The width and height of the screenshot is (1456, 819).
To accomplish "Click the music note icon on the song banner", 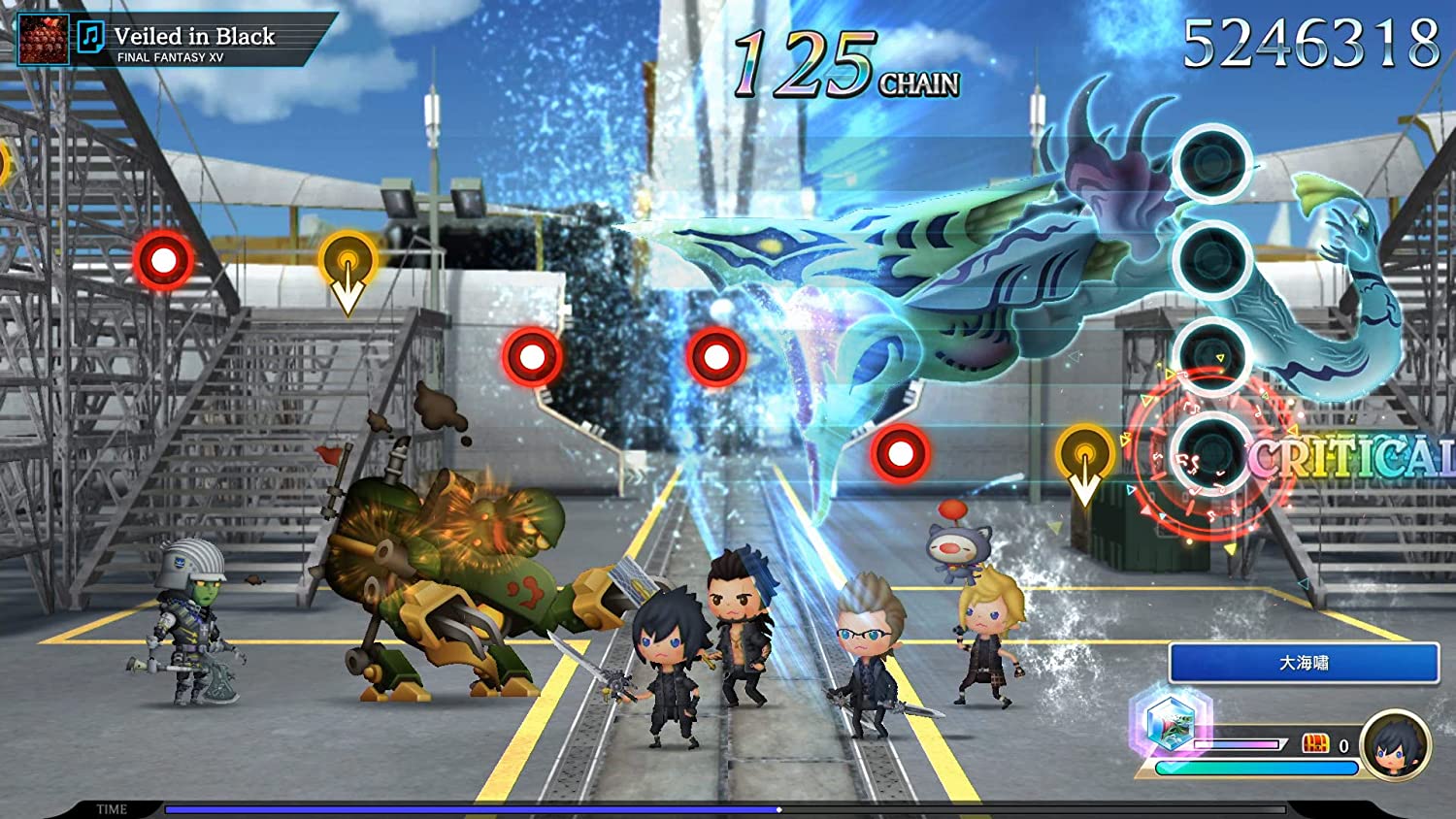I will coord(92,36).
